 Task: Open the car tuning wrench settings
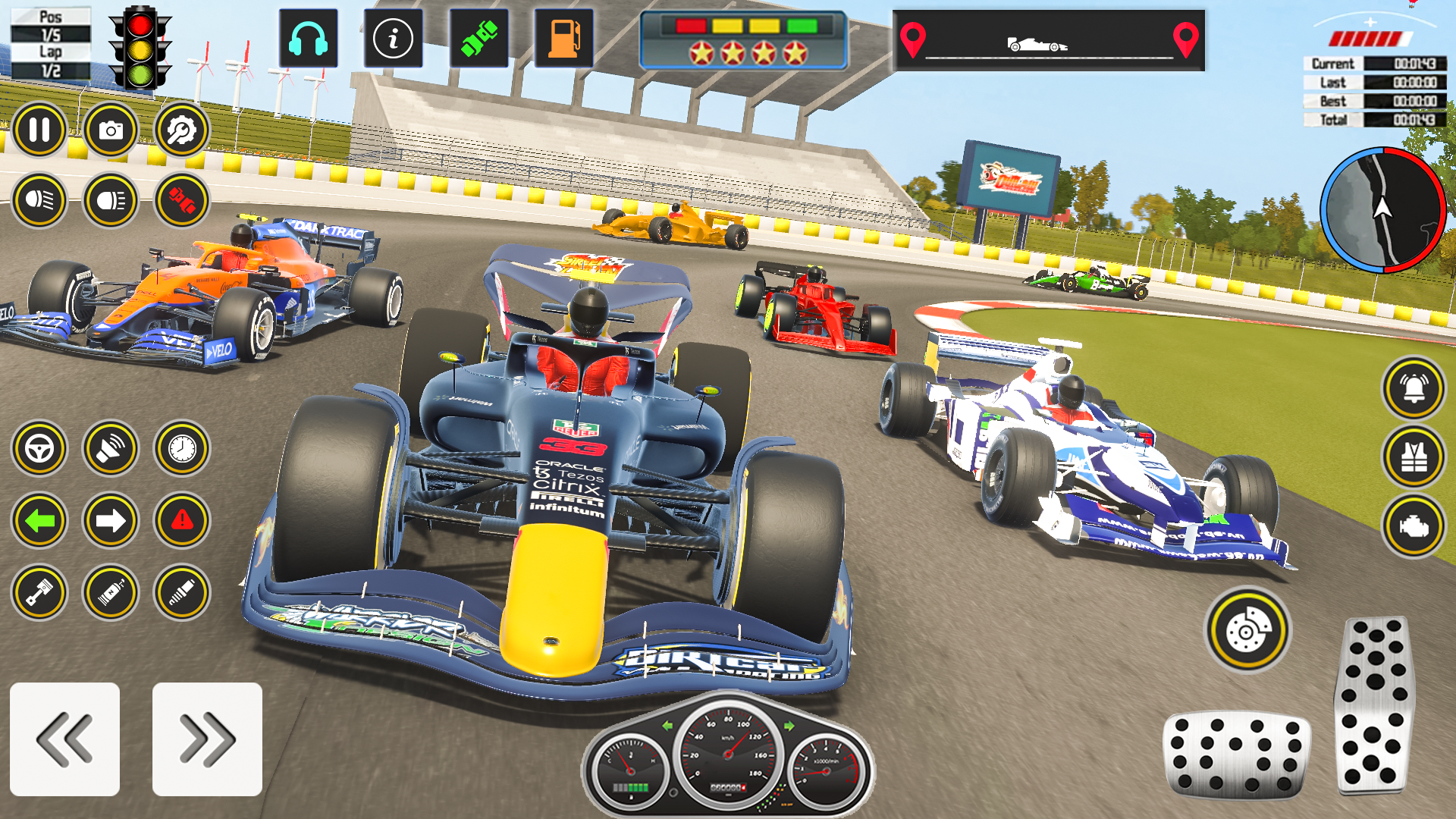182,129
